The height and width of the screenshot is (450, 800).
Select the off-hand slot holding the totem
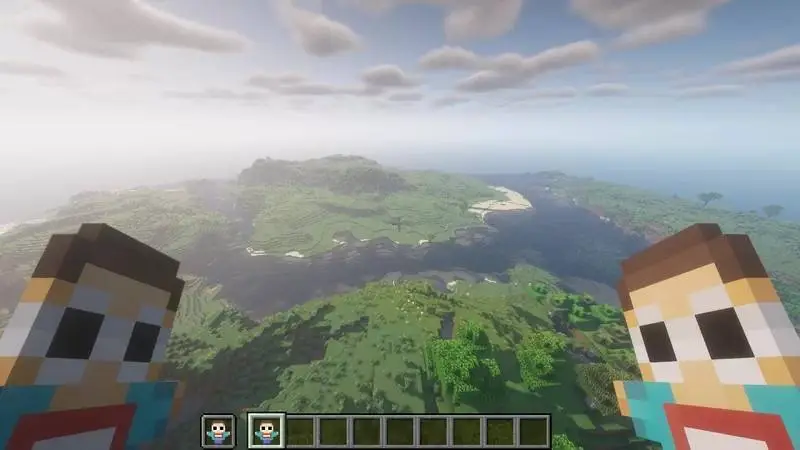(218, 431)
